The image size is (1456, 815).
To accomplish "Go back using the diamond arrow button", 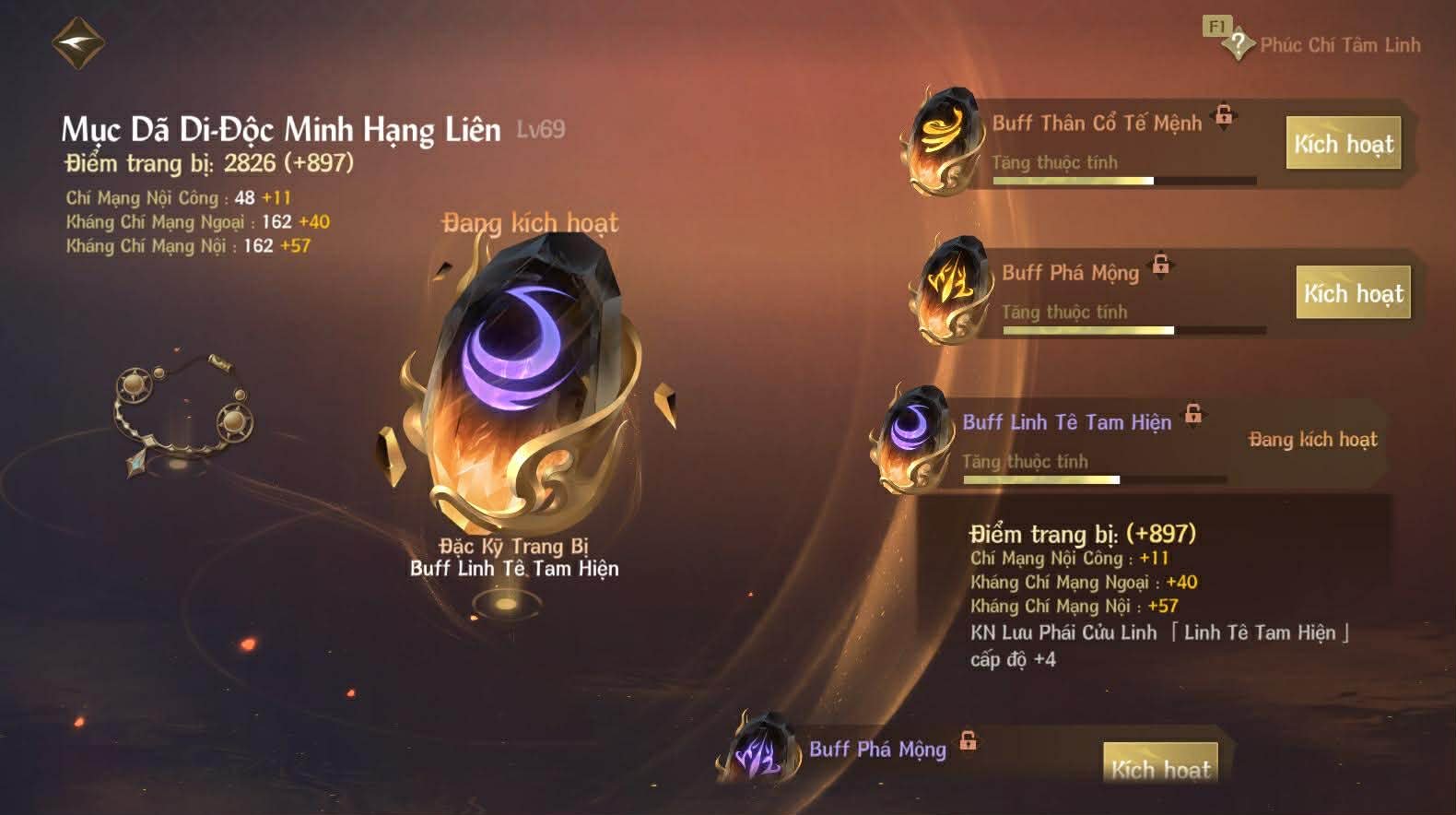I will coord(77,43).
